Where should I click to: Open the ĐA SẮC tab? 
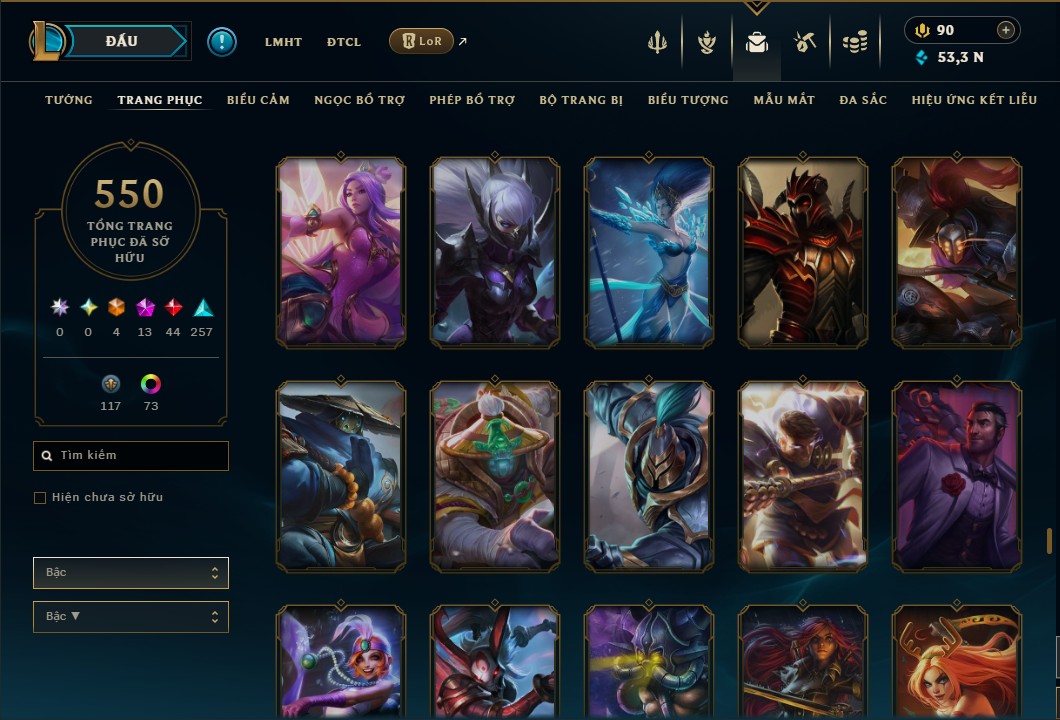863,100
